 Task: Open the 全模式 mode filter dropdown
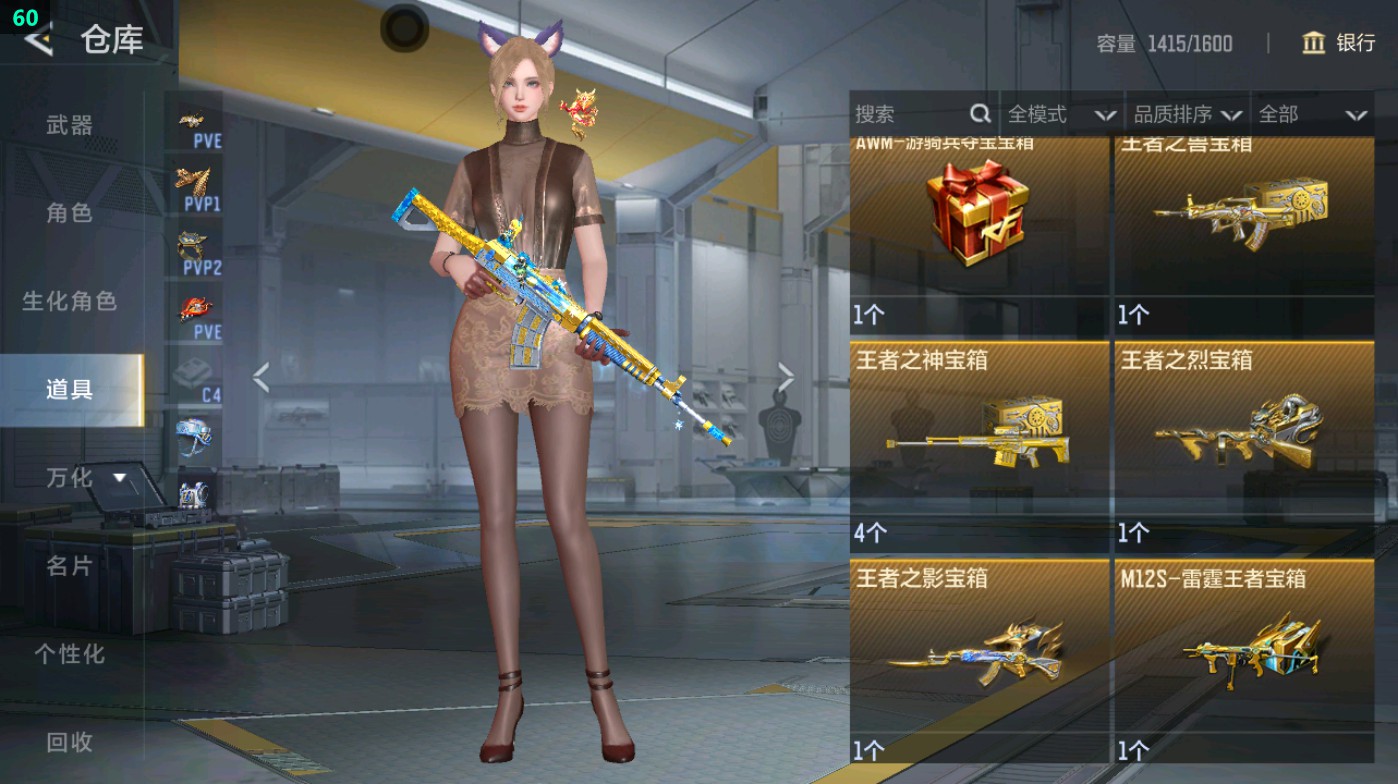coord(1066,114)
